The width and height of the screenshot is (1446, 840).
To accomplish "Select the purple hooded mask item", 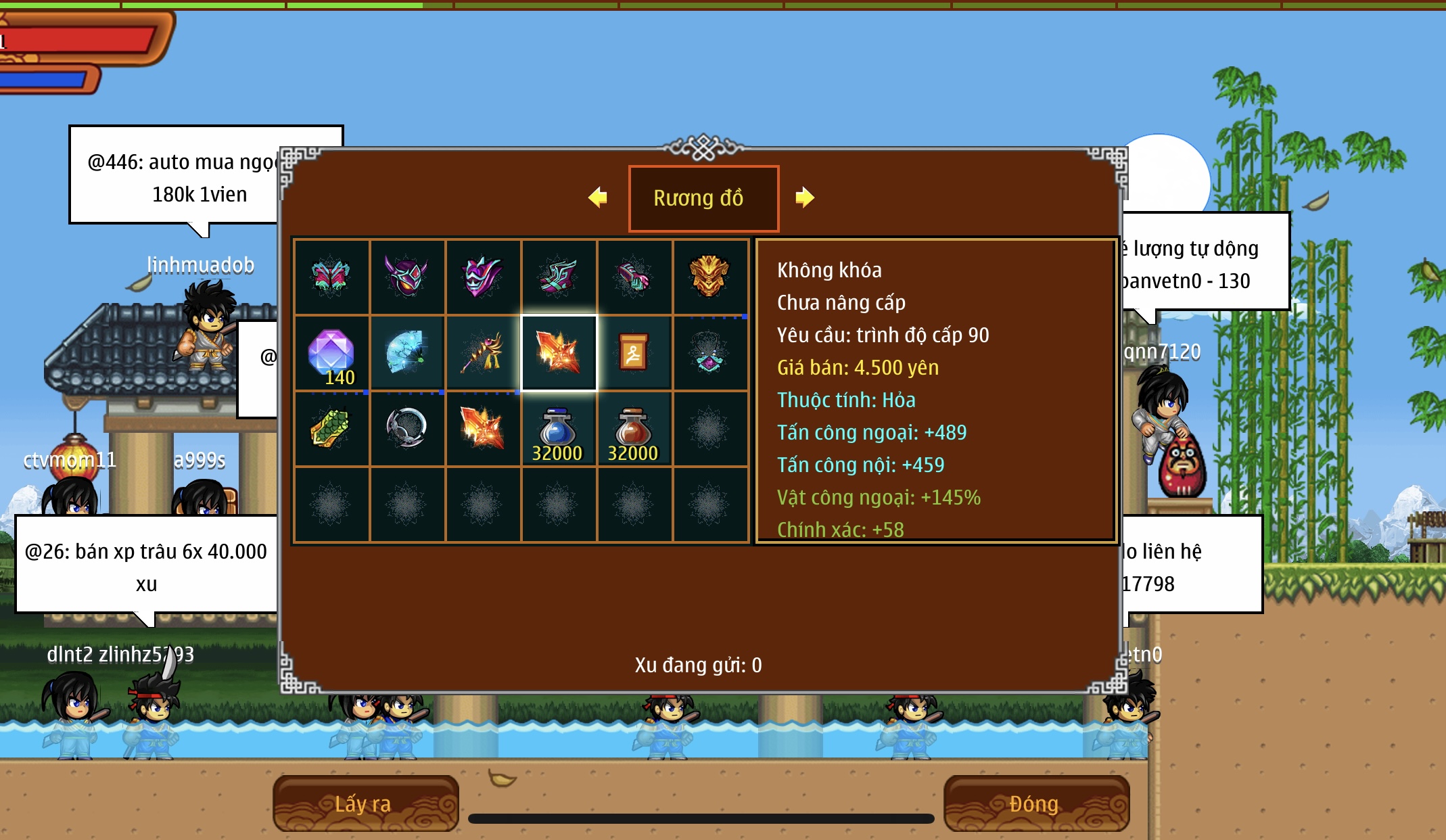I will [482, 277].
